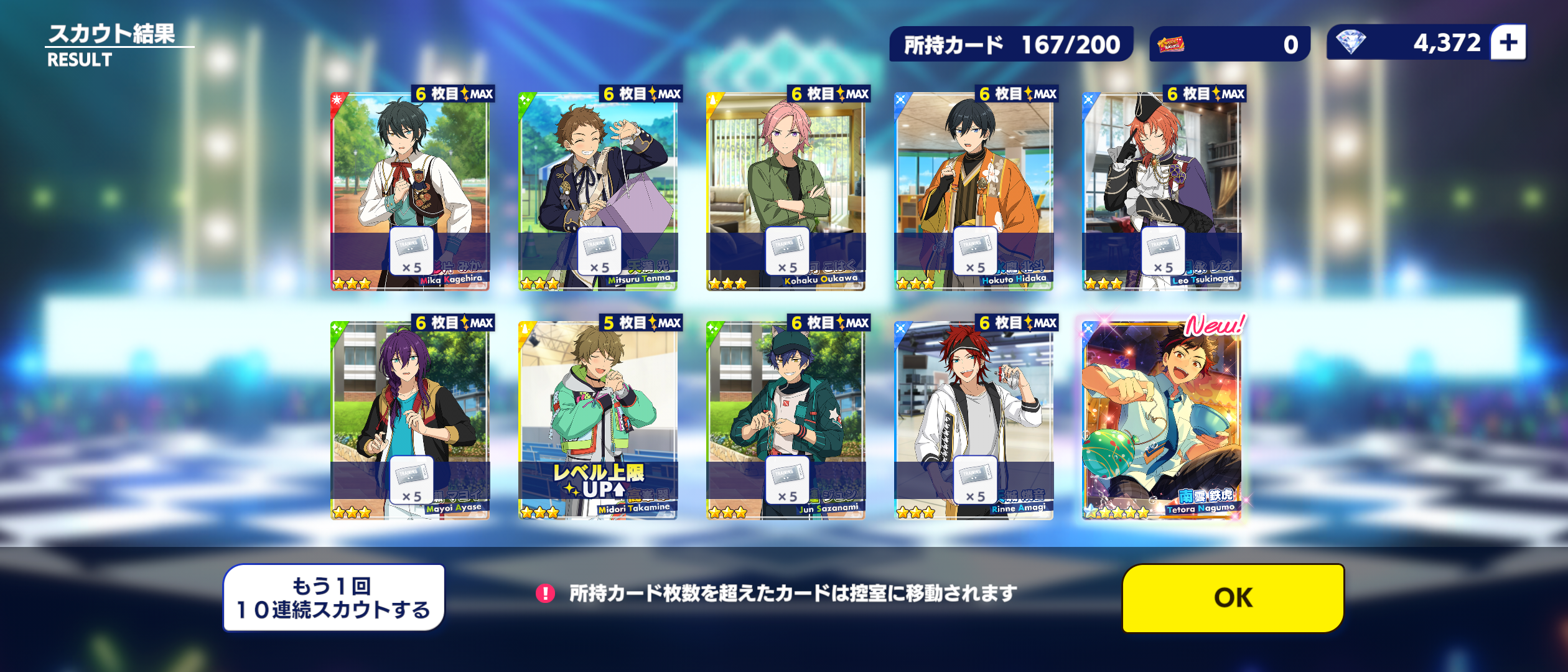1568x672 pixels.
Task: Choose the Leo Tsukinaga card
Action: 1162,190
